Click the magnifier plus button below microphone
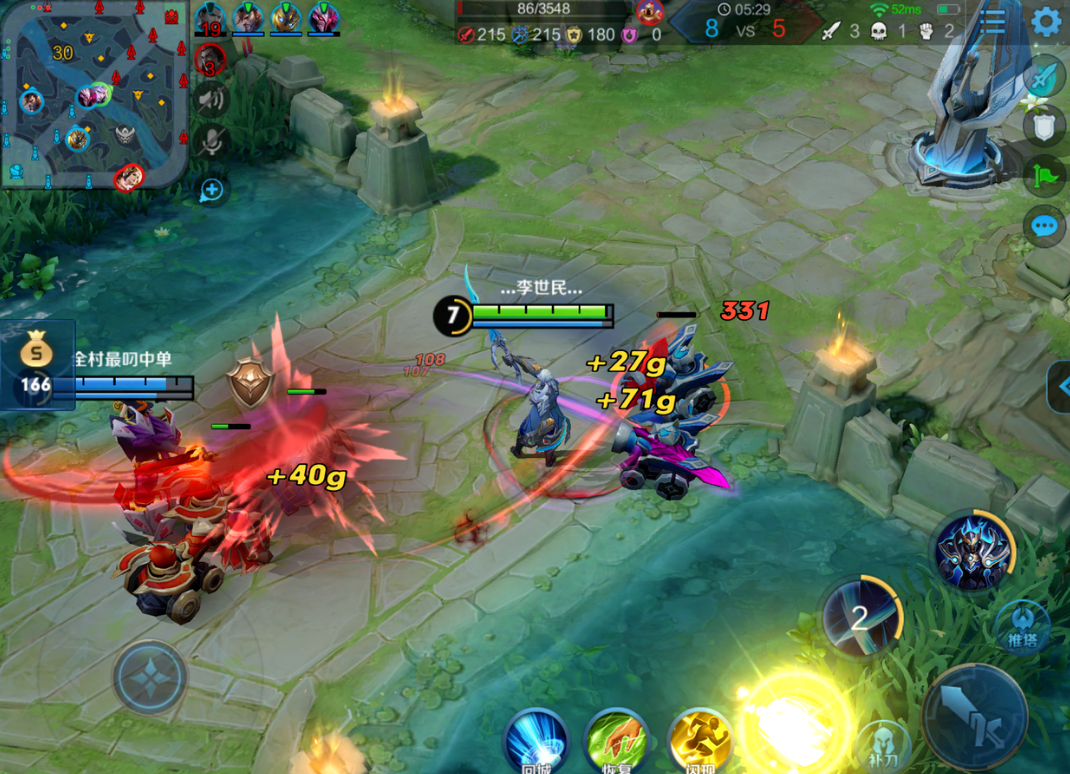This screenshot has height=774, width=1070. click(x=212, y=189)
